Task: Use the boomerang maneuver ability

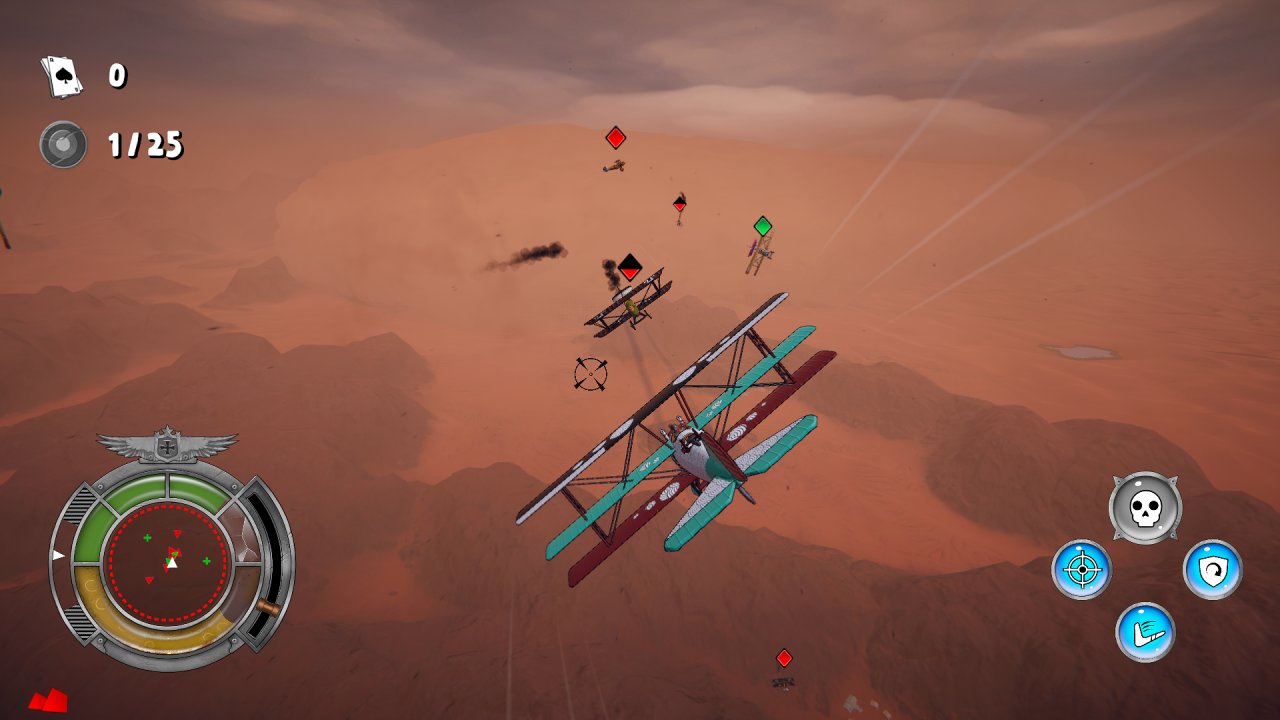Action: coord(1146,632)
